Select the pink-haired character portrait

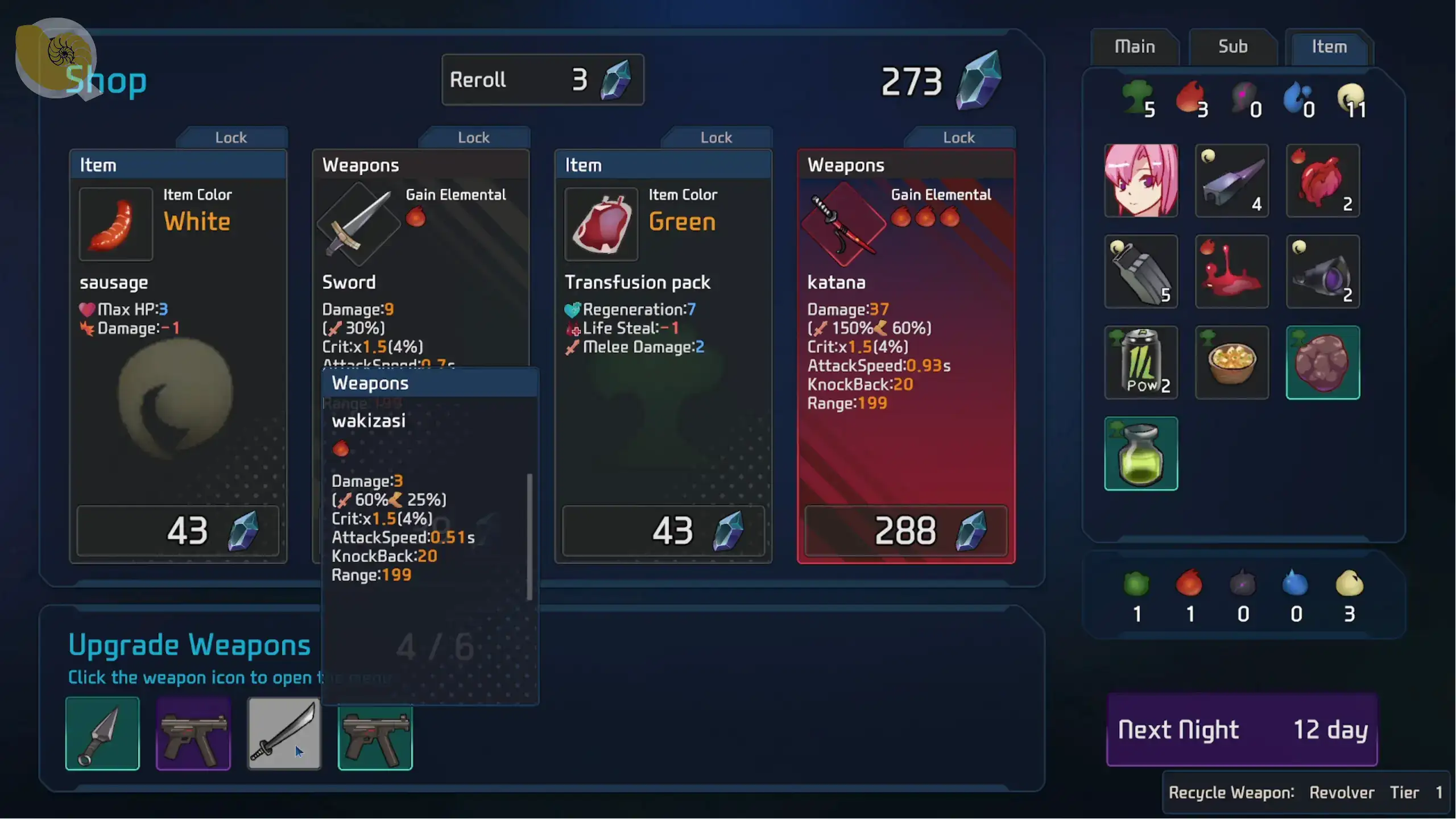point(1141,180)
